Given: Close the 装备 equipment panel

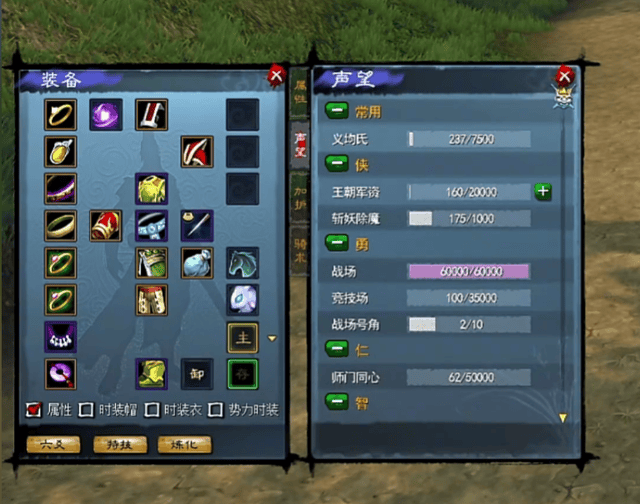Looking at the screenshot, I should click(276, 75).
